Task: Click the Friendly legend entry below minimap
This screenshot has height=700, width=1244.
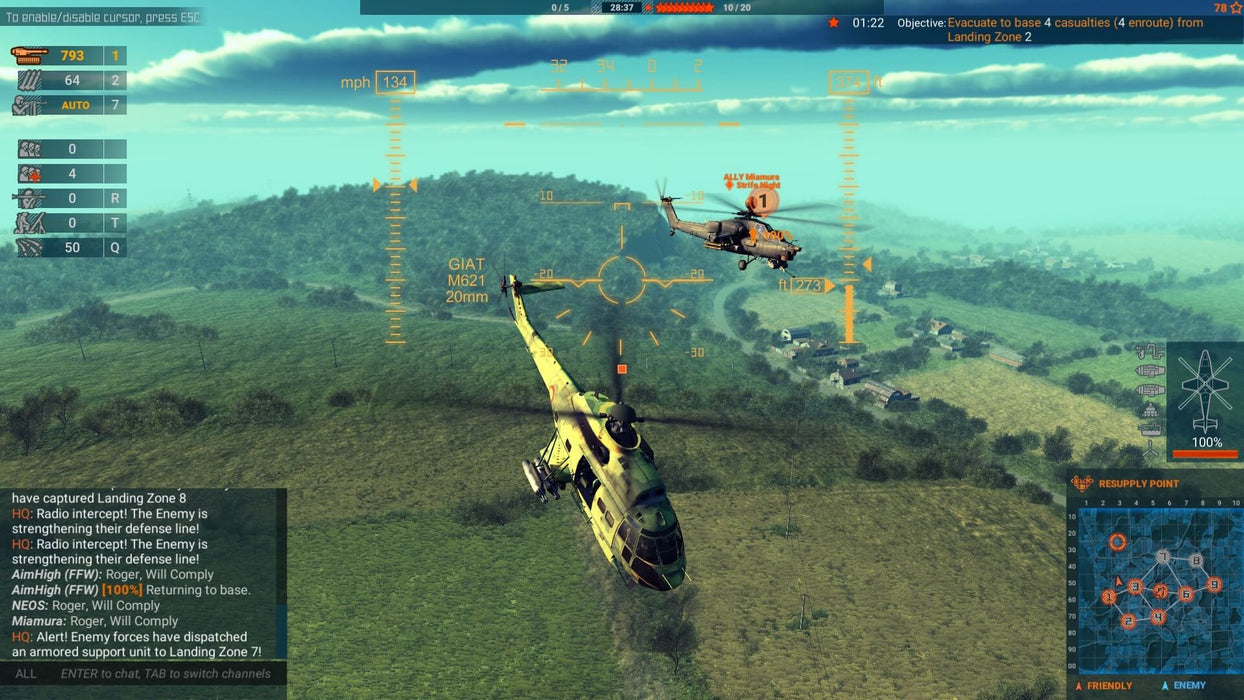Action: click(1104, 686)
